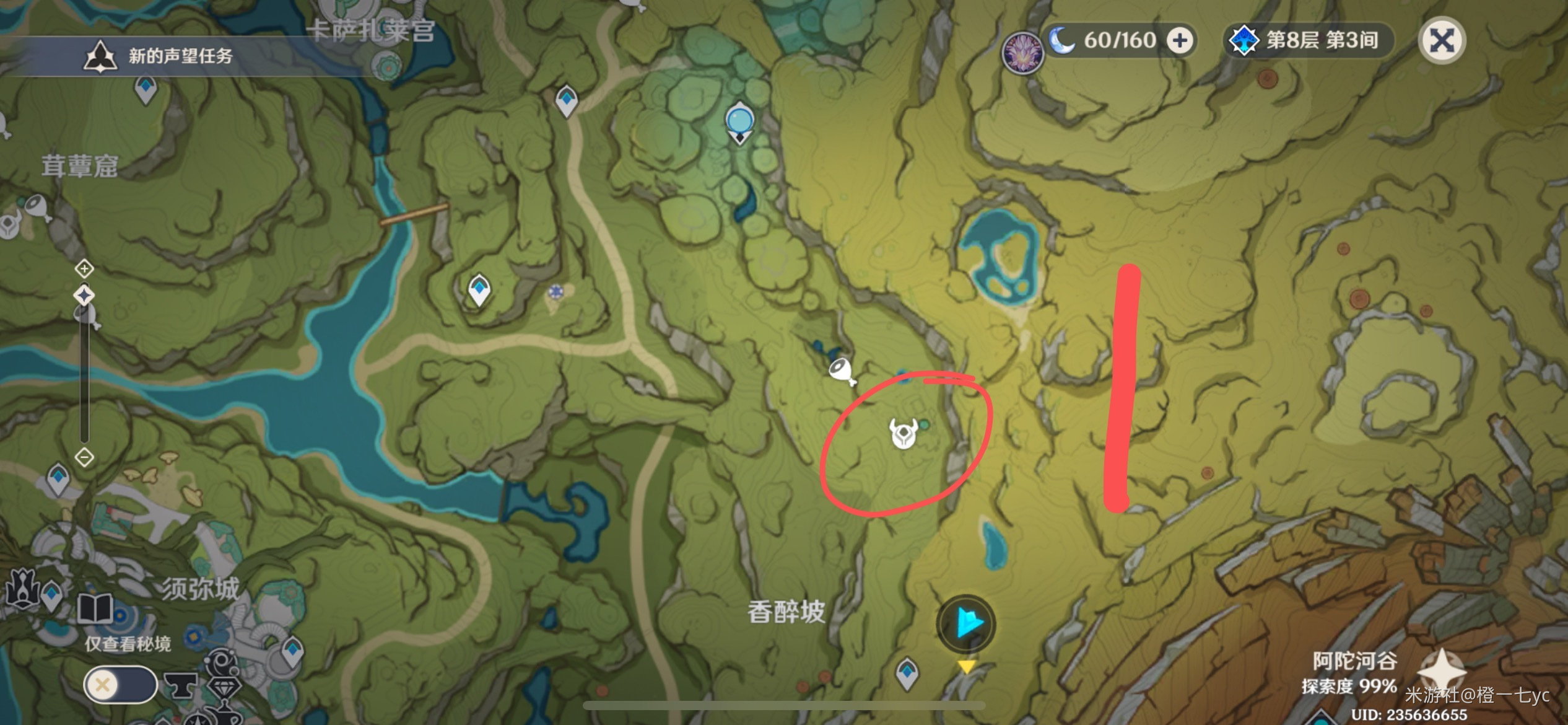Select the blue snowflake marker near the path
Image resolution: width=1568 pixels, height=725 pixels.
(x=555, y=292)
